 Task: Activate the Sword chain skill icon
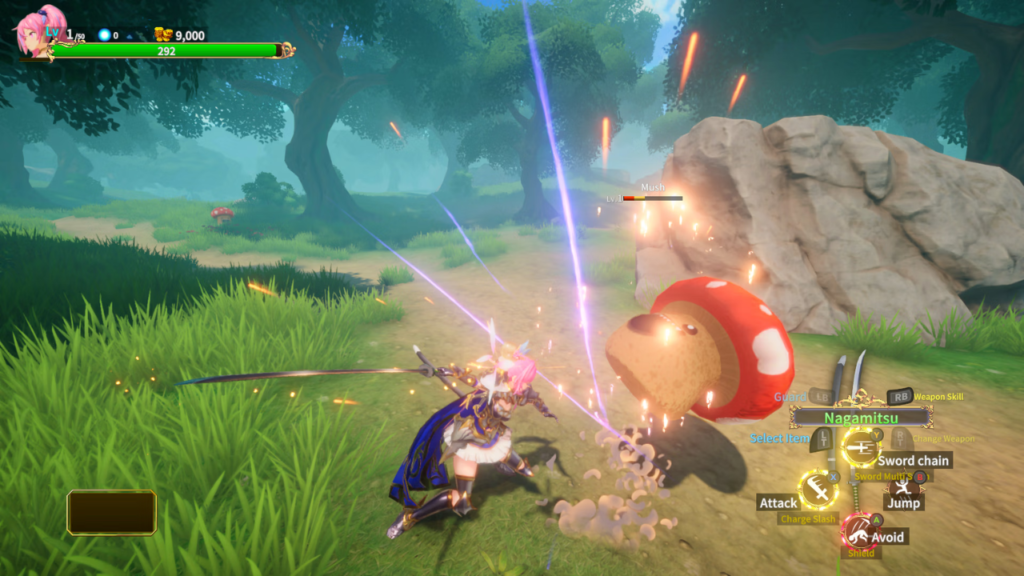[x=859, y=446]
